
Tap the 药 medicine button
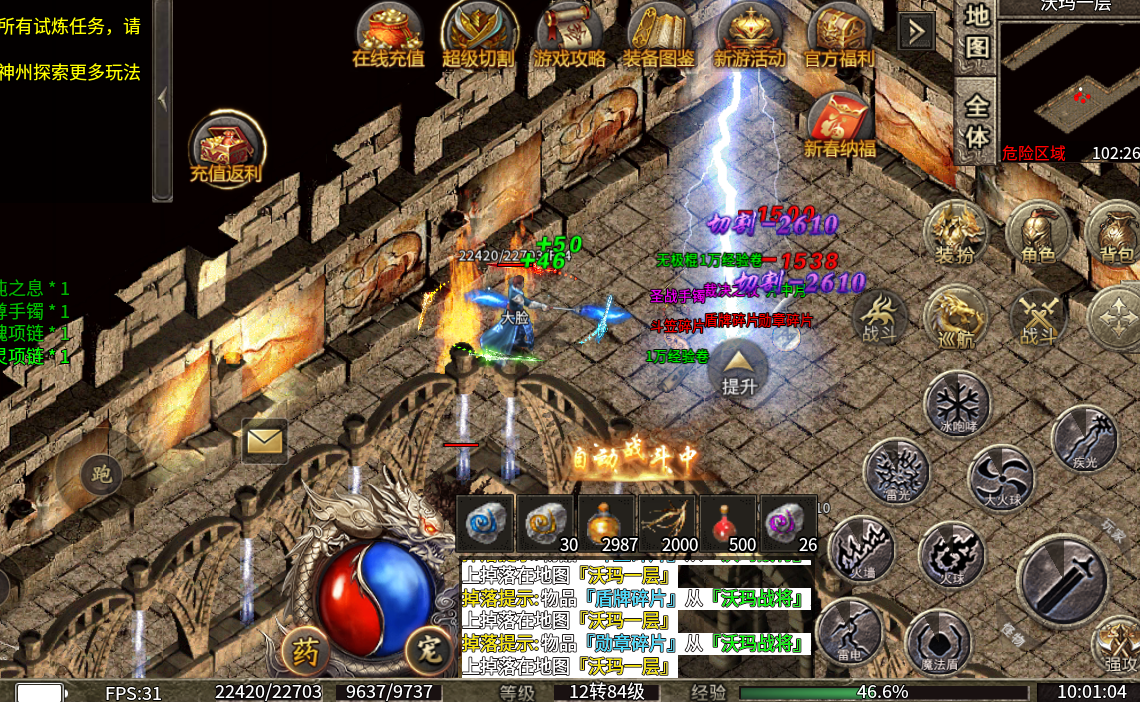(x=306, y=652)
